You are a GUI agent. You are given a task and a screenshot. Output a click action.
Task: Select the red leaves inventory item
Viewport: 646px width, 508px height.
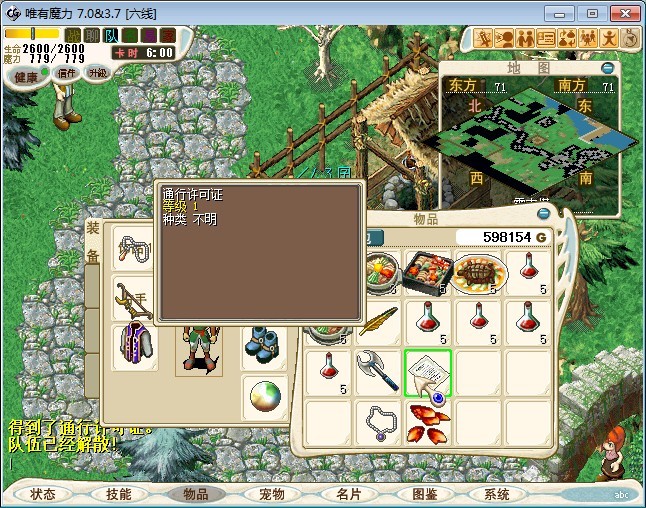coord(428,424)
